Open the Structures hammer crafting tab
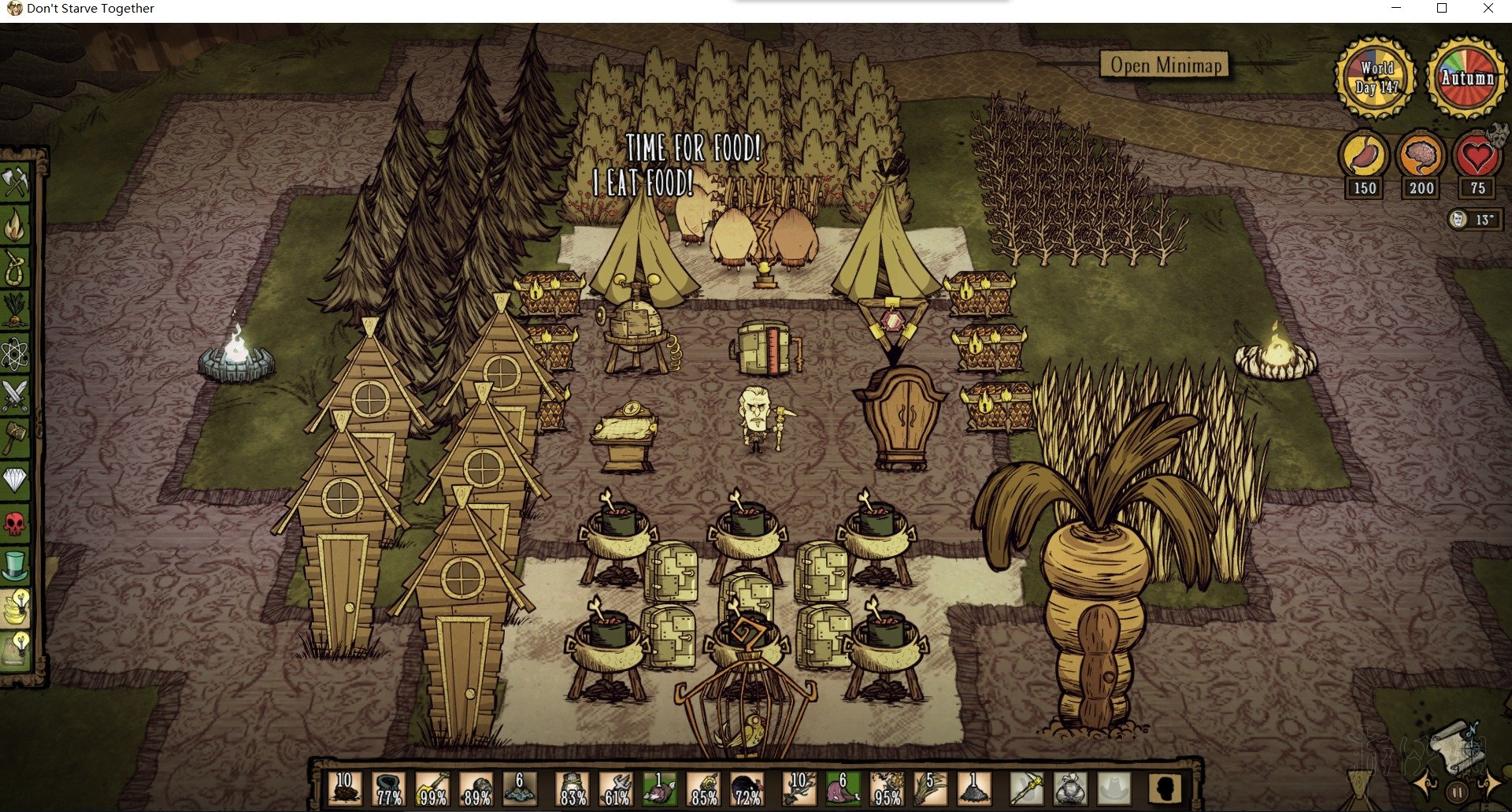This screenshot has height=812, width=1512. coord(15,438)
